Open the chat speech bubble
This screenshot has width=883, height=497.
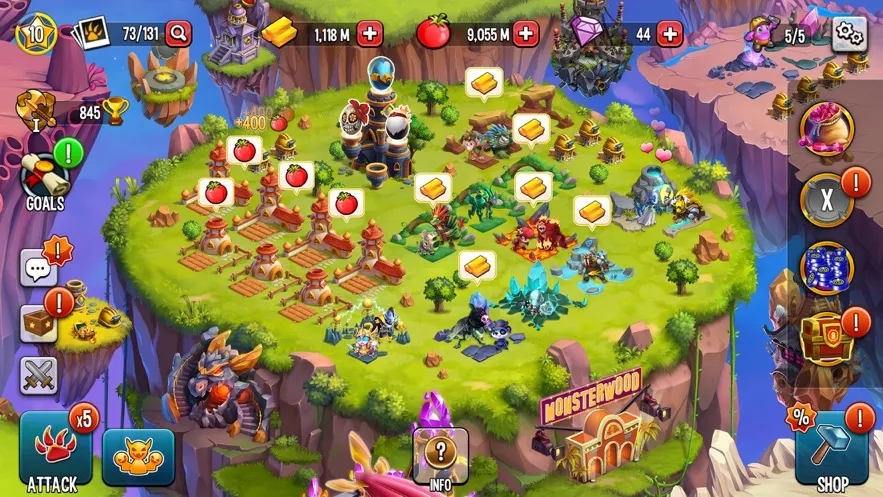(39, 269)
